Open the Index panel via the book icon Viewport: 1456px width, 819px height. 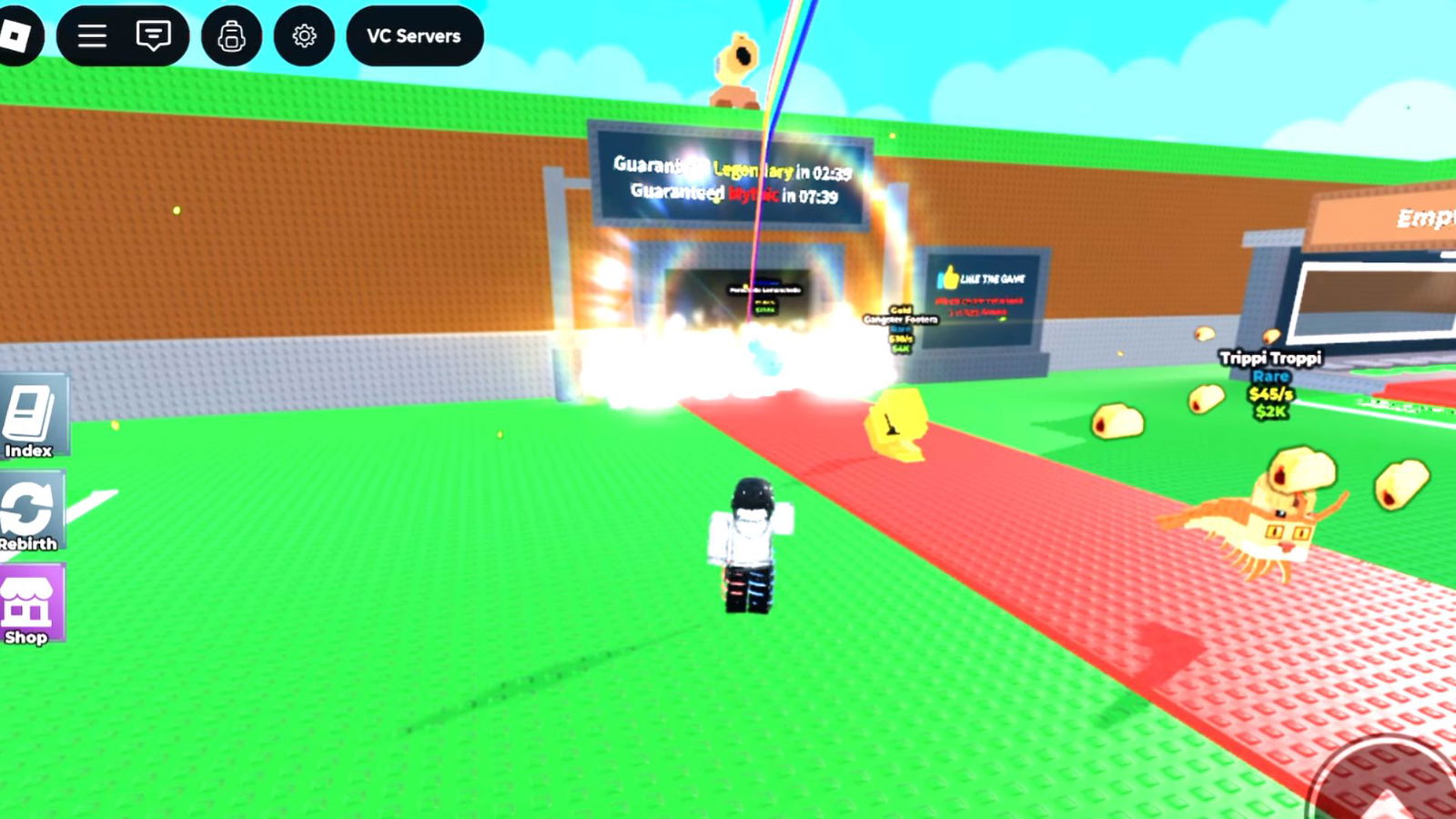[31, 410]
